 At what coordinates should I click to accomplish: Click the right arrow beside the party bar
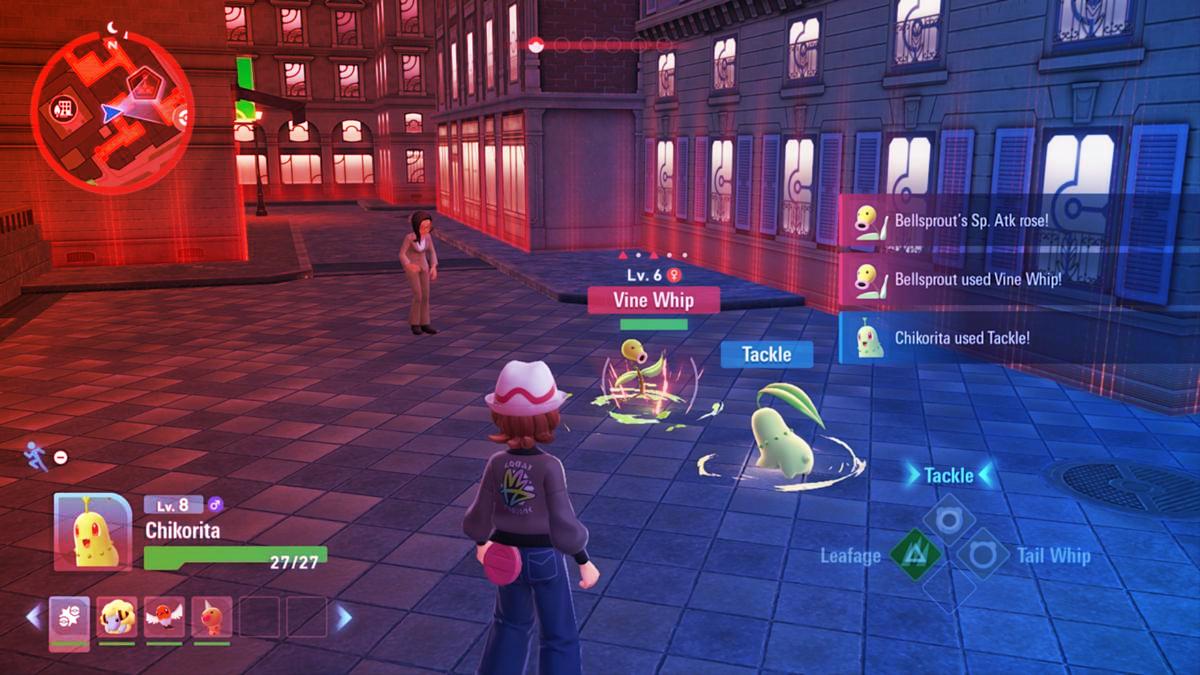(x=344, y=617)
